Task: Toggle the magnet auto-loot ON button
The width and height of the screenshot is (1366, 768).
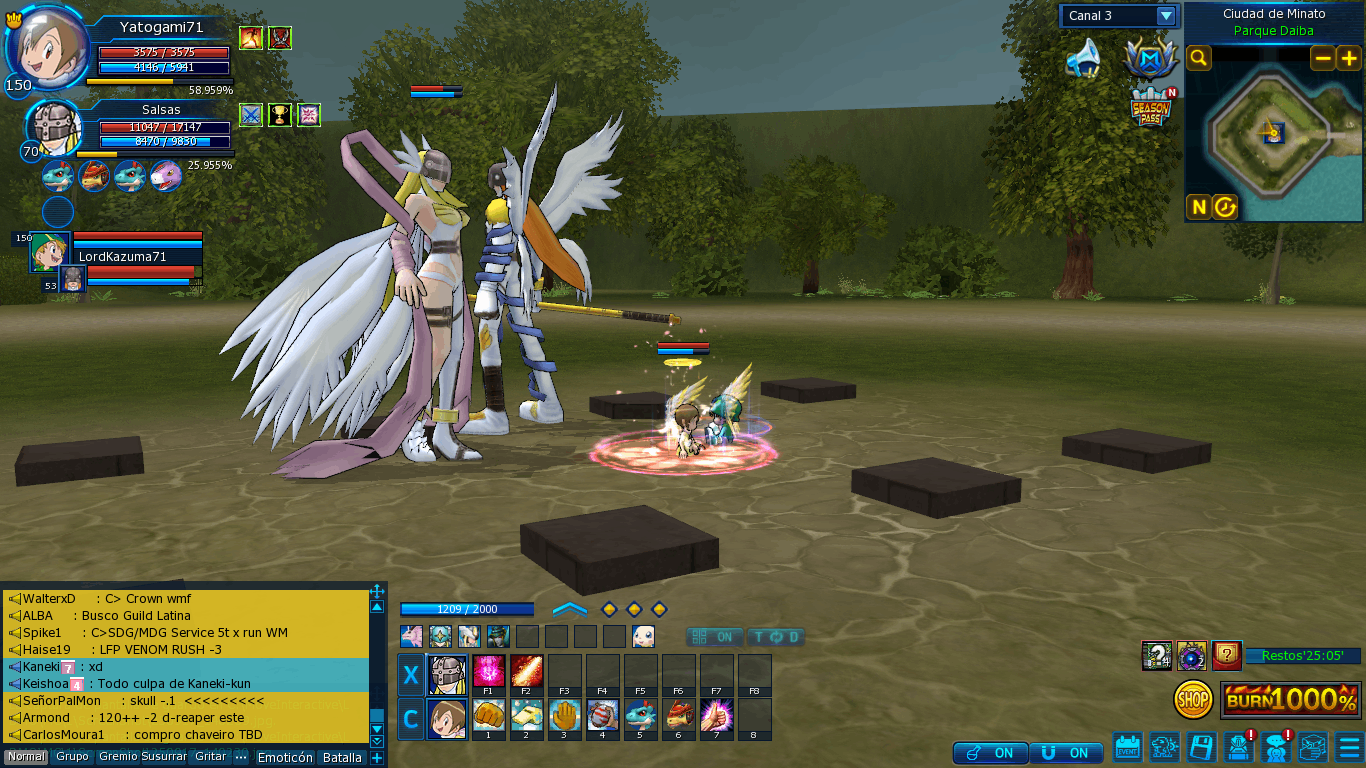Action: click(x=1066, y=753)
